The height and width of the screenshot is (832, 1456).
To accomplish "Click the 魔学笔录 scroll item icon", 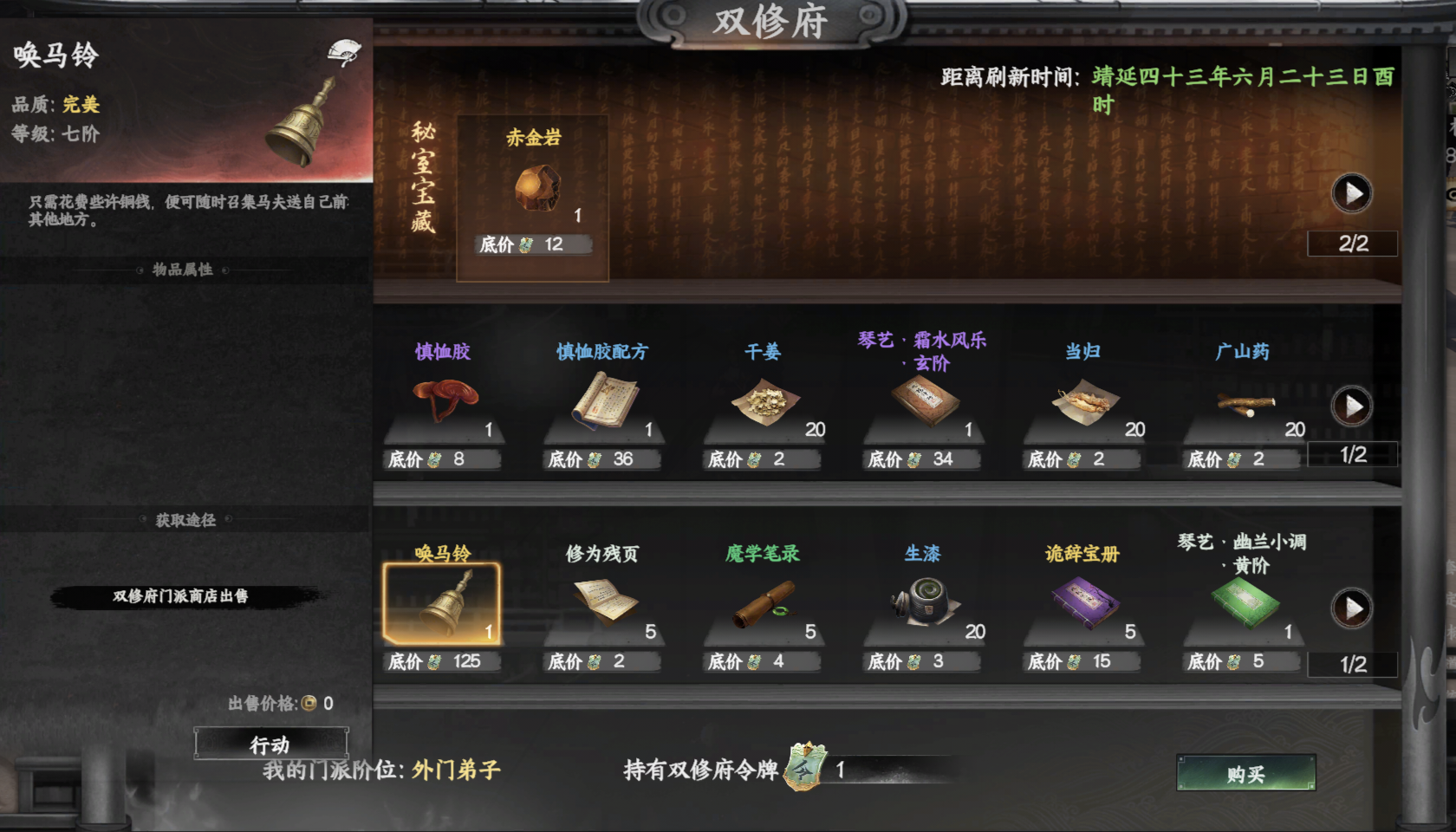I will tap(763, 604).
